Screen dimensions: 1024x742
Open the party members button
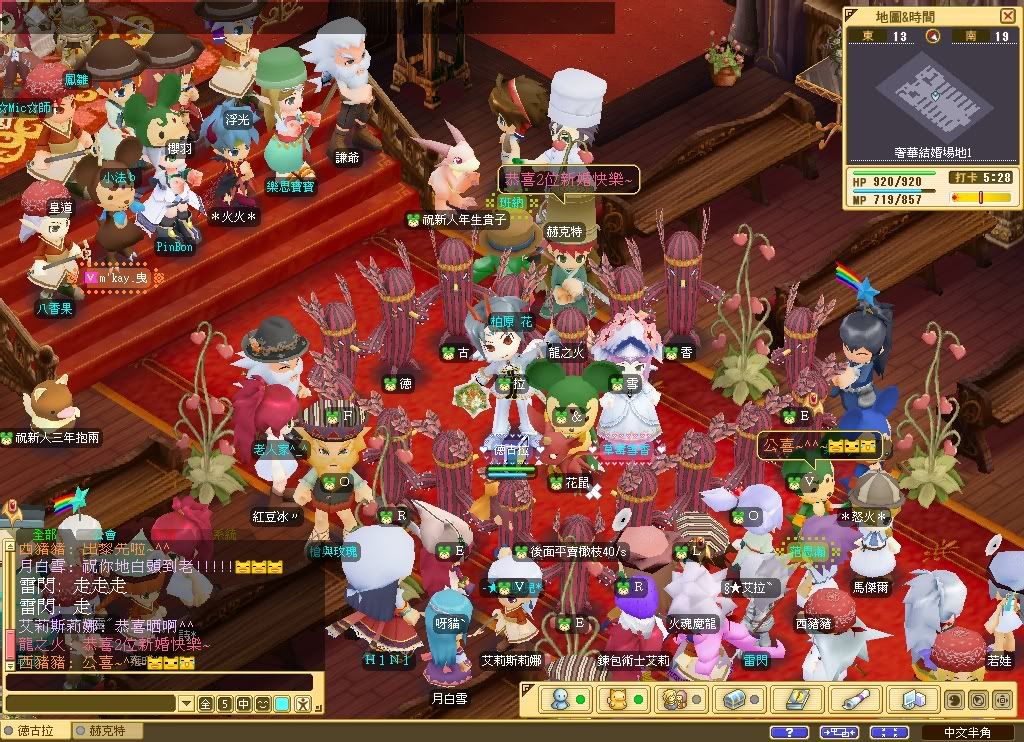pyautogui.click(x=672, y=699)
